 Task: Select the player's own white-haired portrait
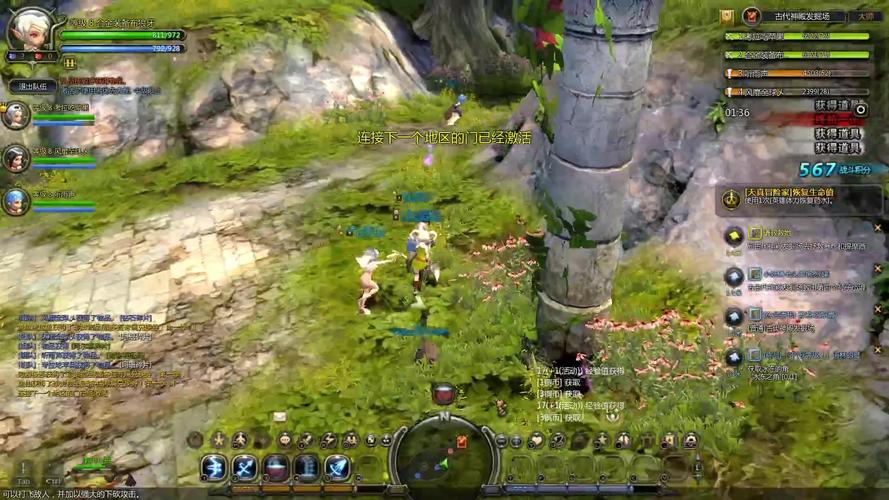28,33
